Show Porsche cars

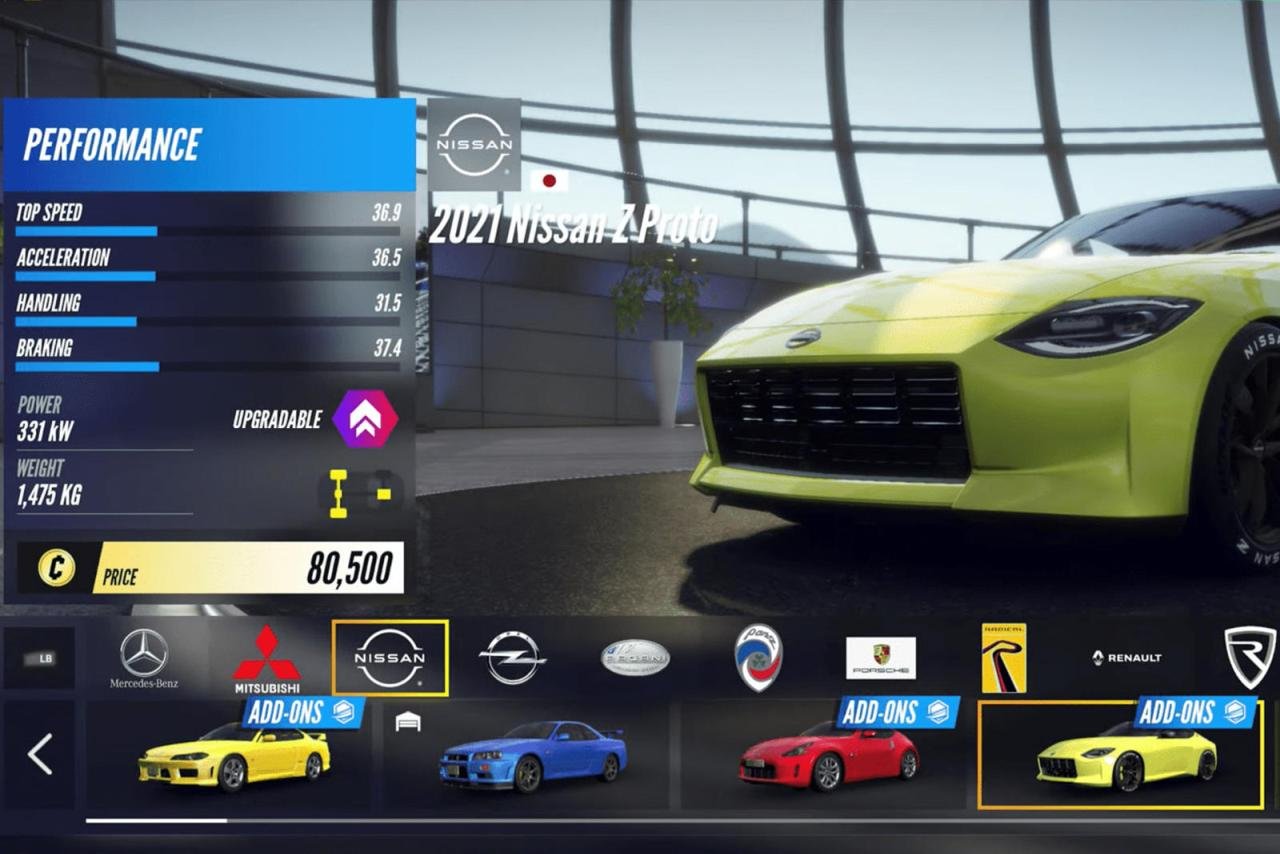[x=881, y=658]
